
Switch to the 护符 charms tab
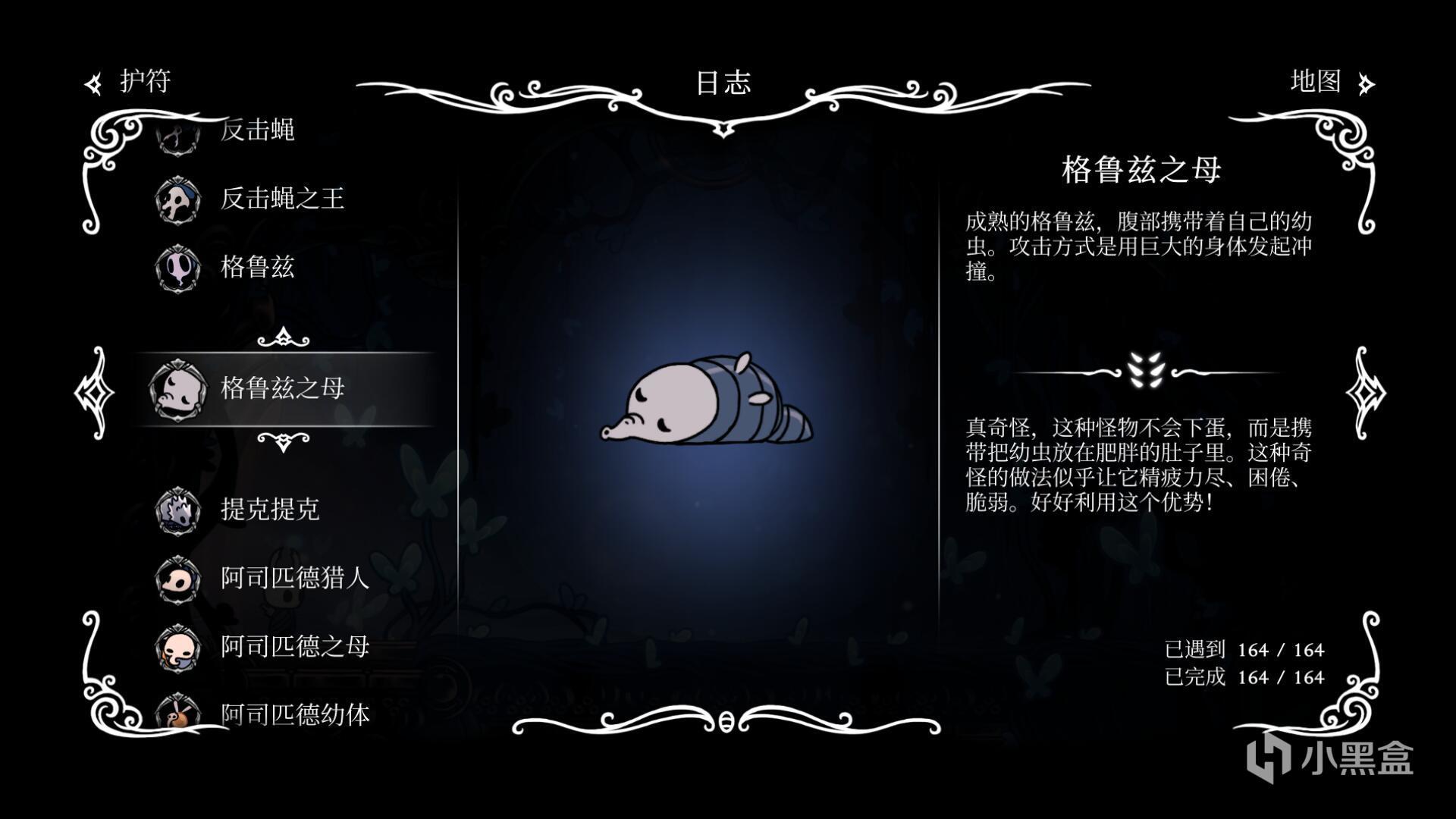pos(130,82)
